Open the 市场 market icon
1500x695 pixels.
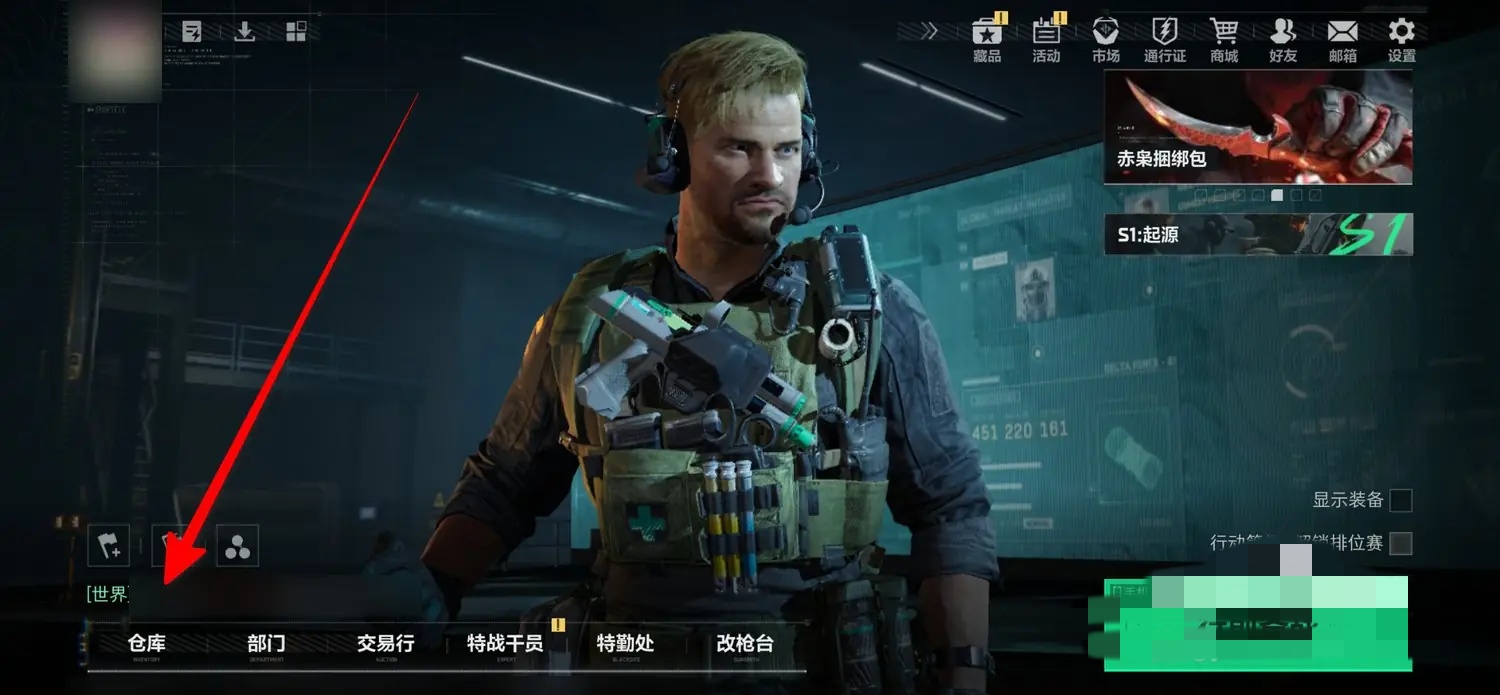(1106, 40)
